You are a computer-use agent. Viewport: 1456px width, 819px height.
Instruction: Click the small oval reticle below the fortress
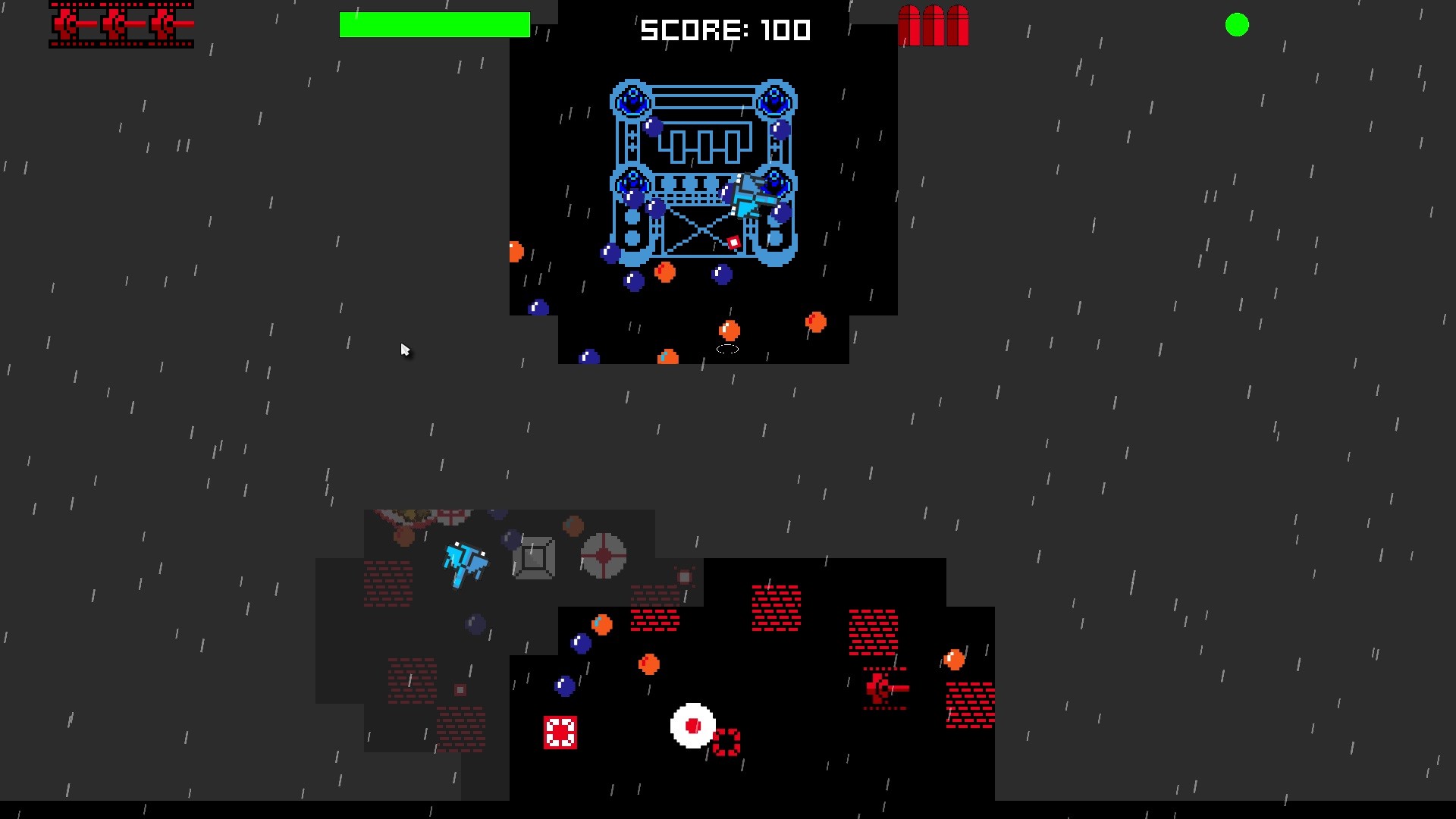pyautogui.click(x=726, y=350)
